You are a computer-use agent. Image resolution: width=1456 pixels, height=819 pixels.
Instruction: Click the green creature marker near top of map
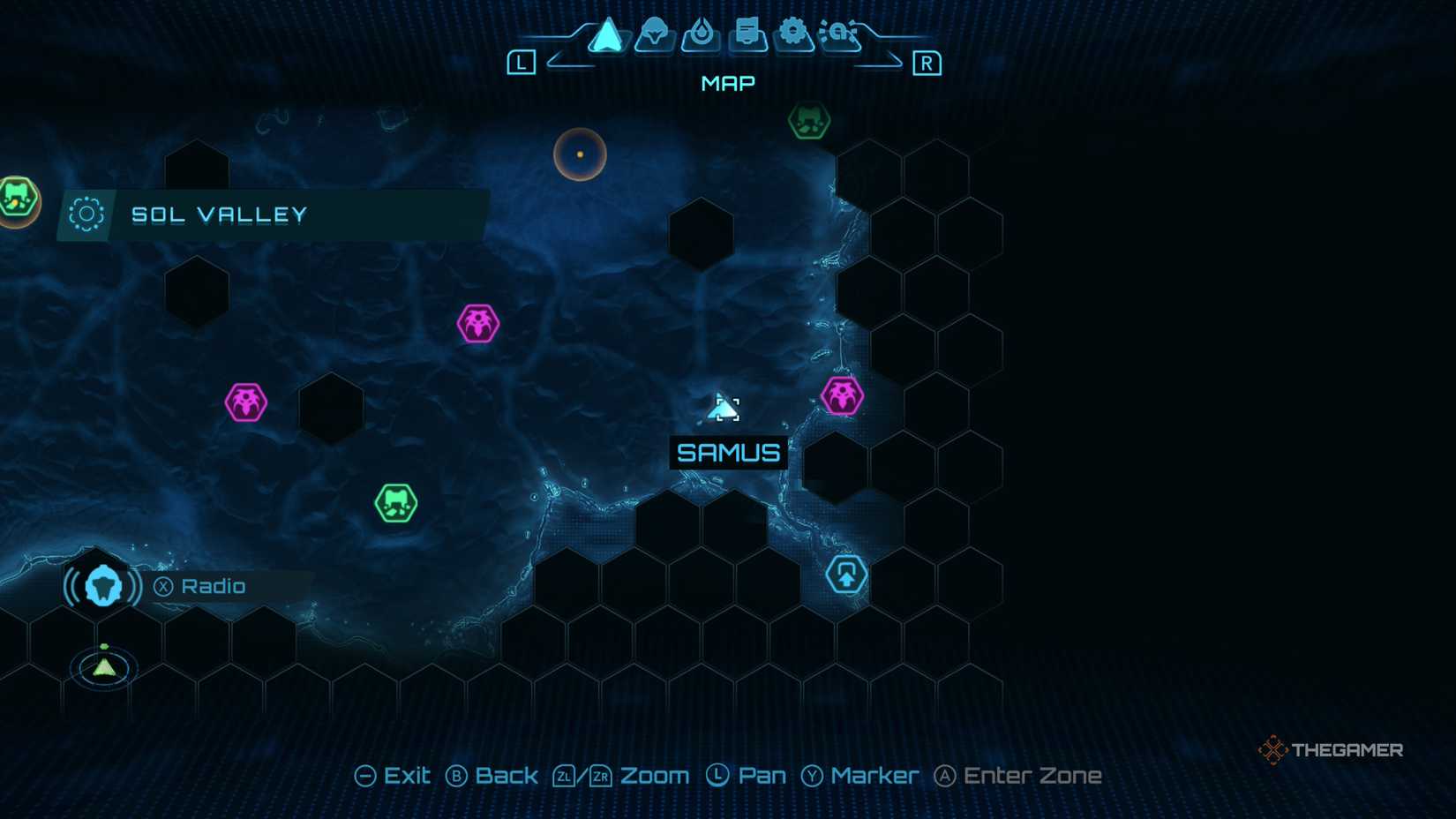click(x=810, y=123)
